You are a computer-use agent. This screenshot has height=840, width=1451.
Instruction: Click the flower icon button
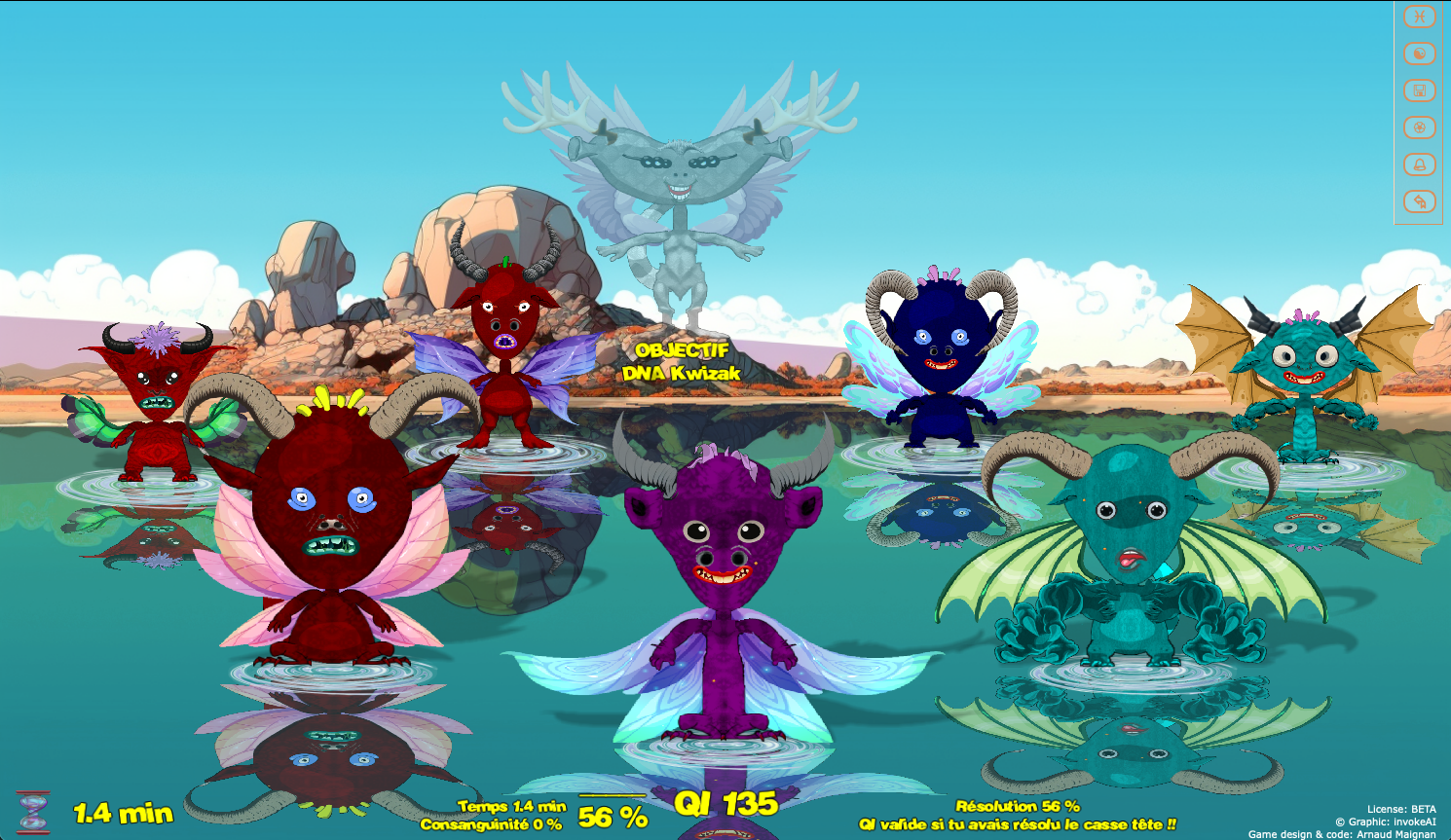[1420, 128]
